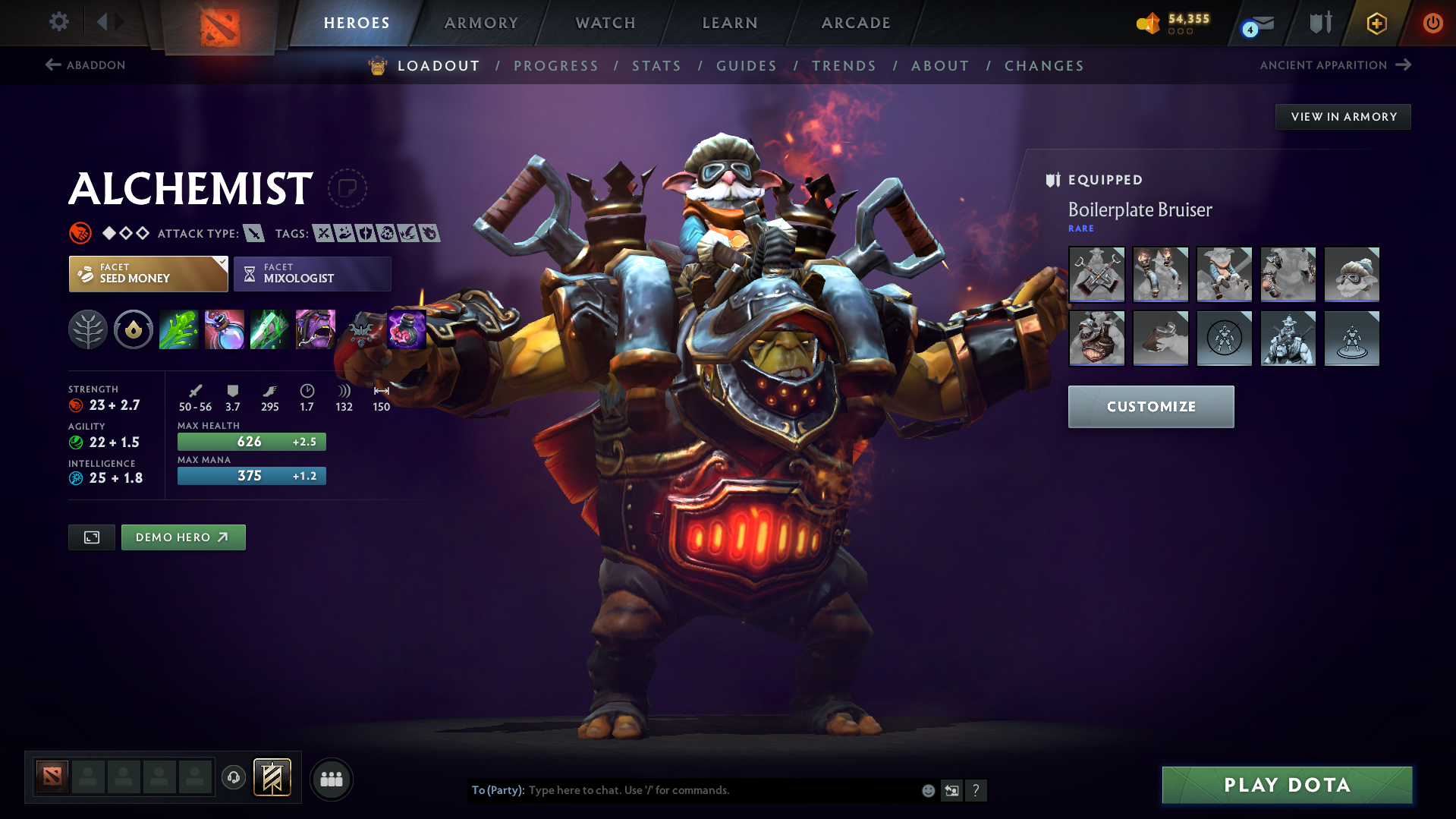Image resolution: width=1456 pixels, height=819 pixels.
Task: Click the Unstable Concoction ability icon
Action: click(x=224, y=329)
